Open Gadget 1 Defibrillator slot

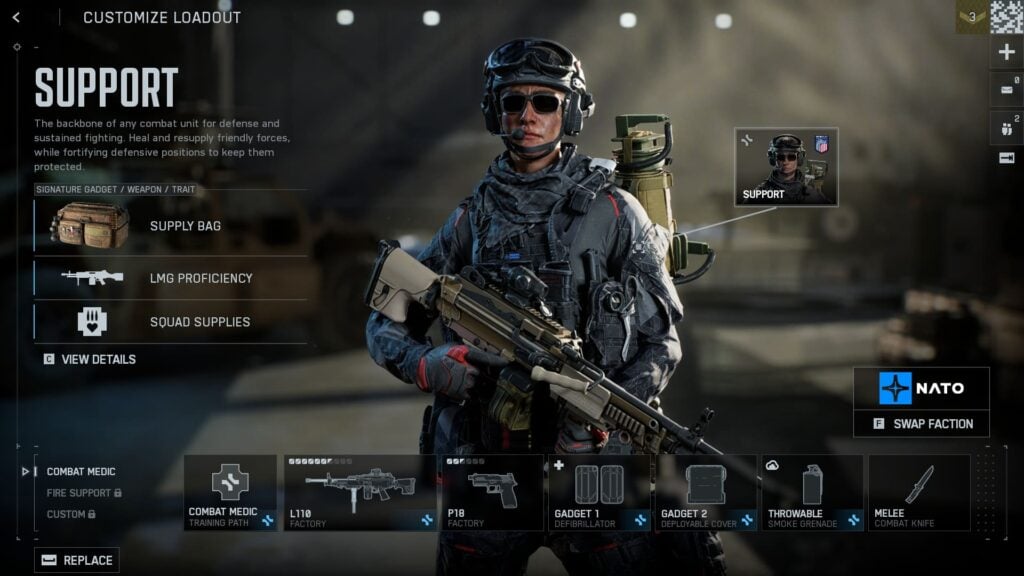coord(598,492)
